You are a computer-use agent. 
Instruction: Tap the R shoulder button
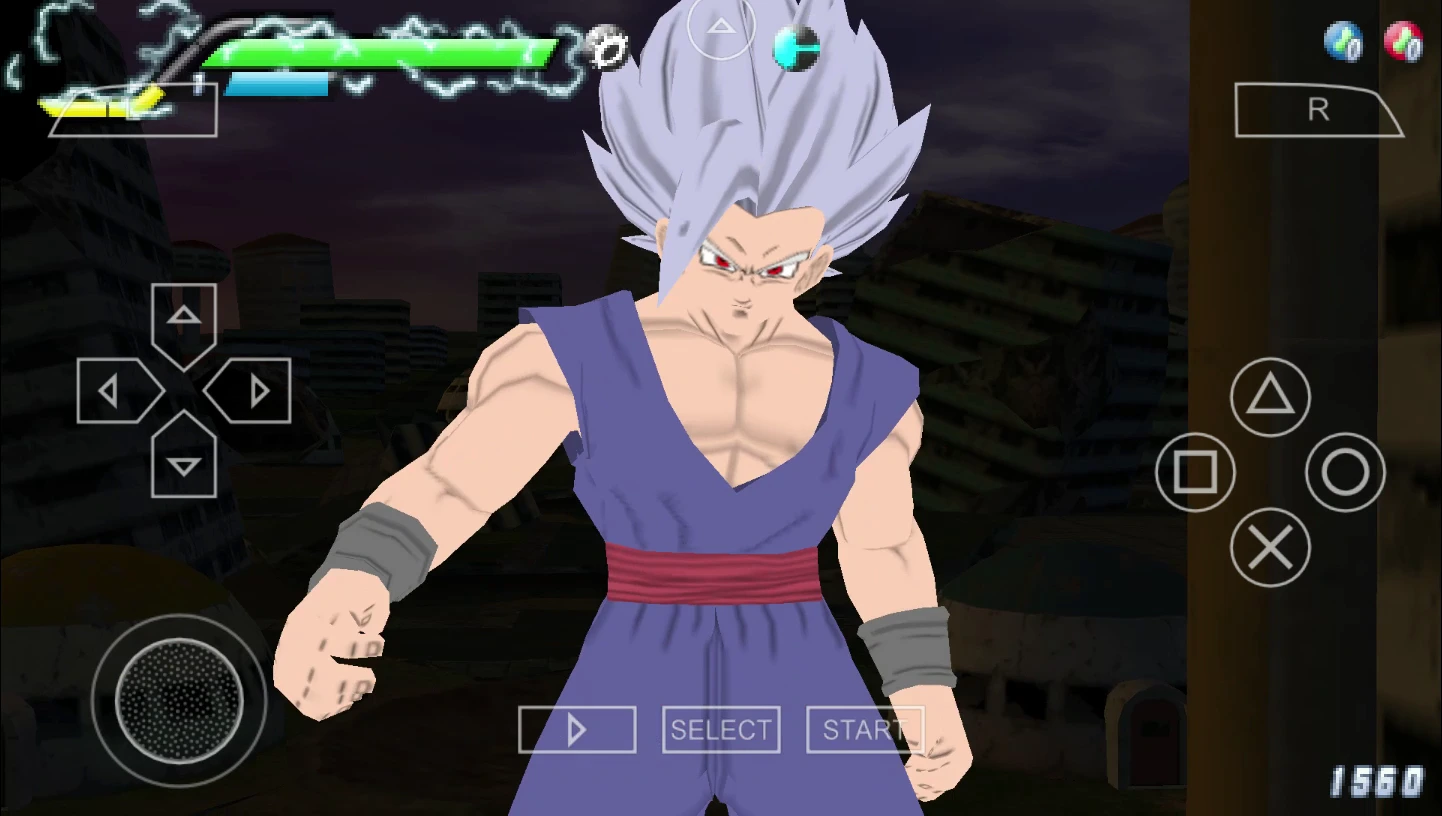point(1318,111)
